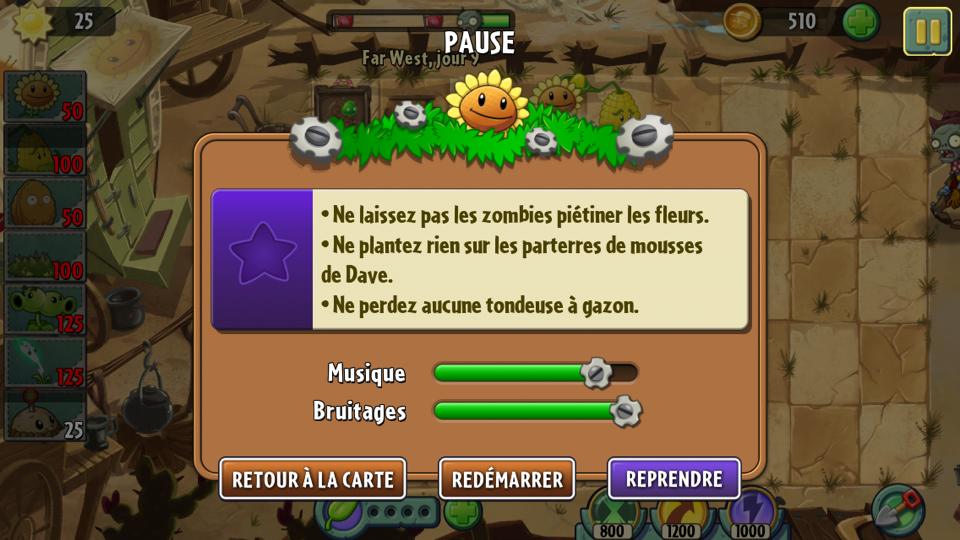The height and width of the screenshot is (540, 960).
Task: Buy more plant food with green plus
Action: coord(461,514)
